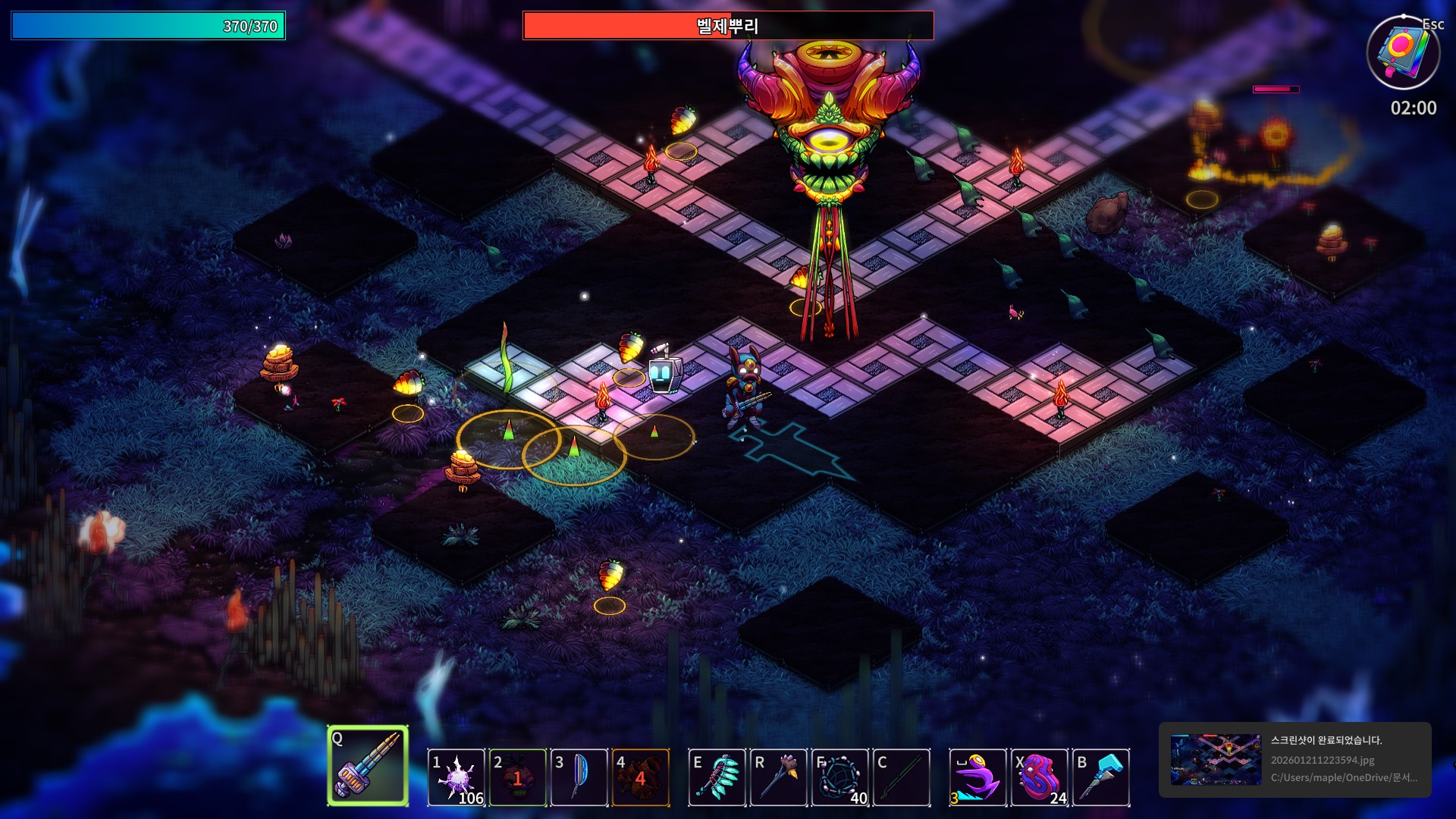Activate the purple dash ability
Viewport: 1456px width, 819px height.
978,777
